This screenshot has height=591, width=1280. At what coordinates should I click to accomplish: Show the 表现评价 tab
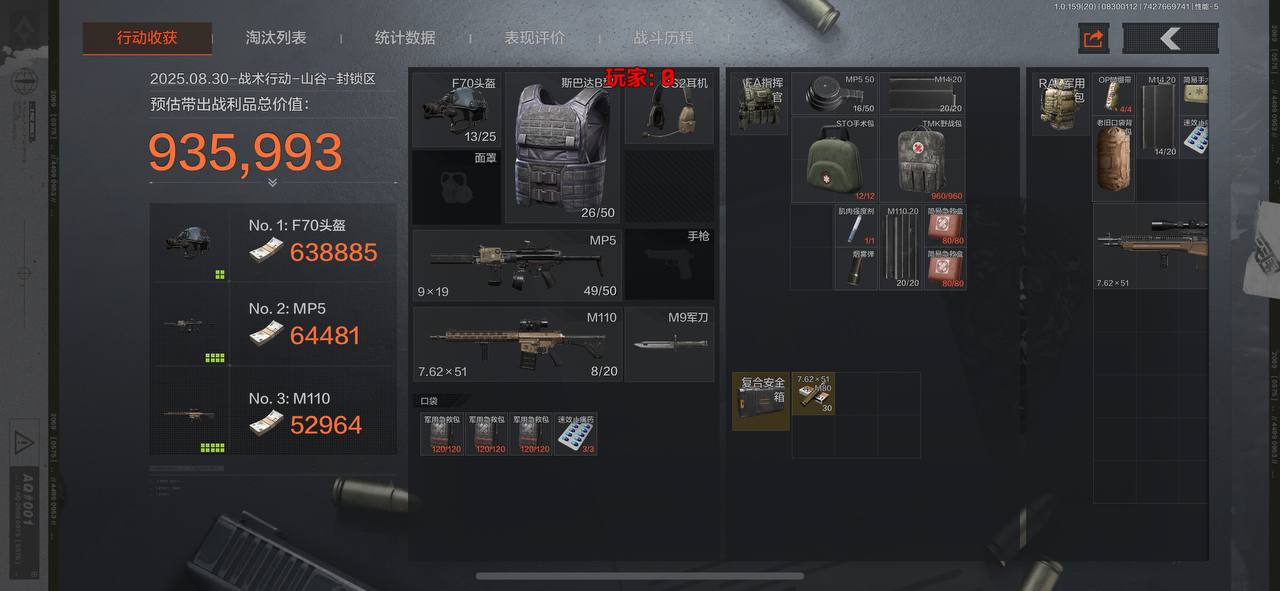pos(534,38)
